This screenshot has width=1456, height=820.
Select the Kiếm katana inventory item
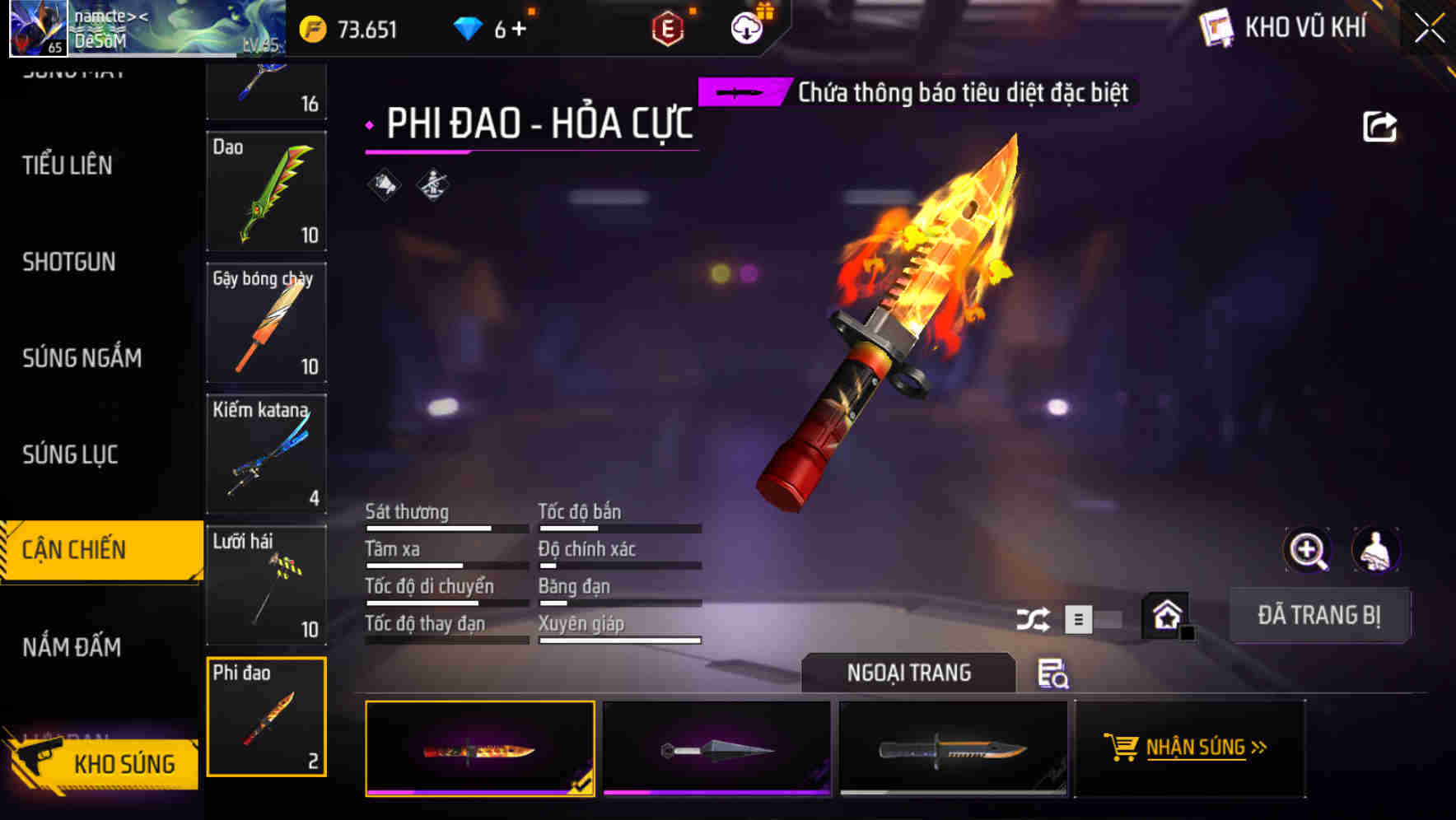(x=266, y=454)
